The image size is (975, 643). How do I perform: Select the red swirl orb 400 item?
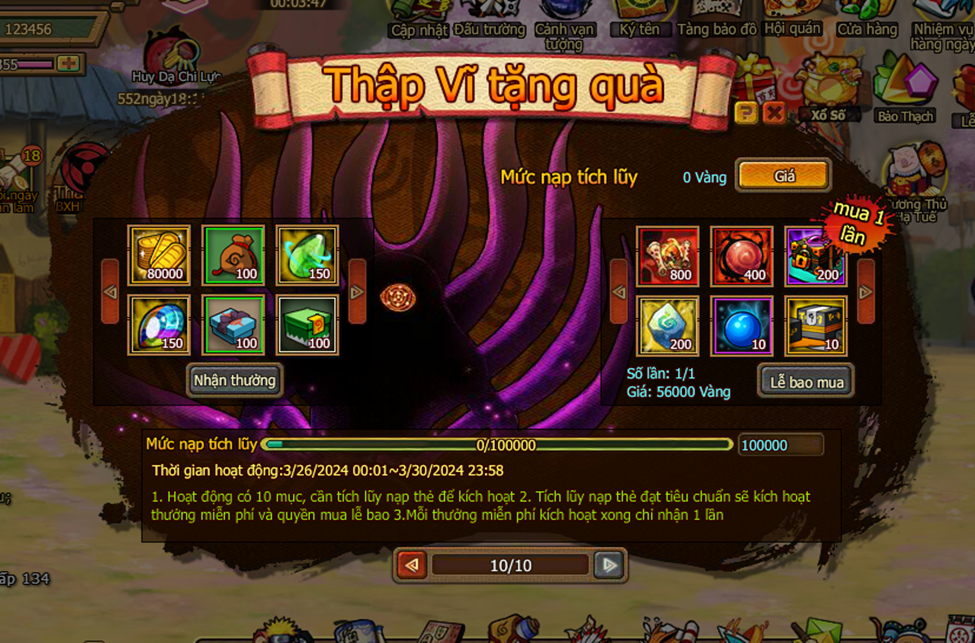point(742,256)
